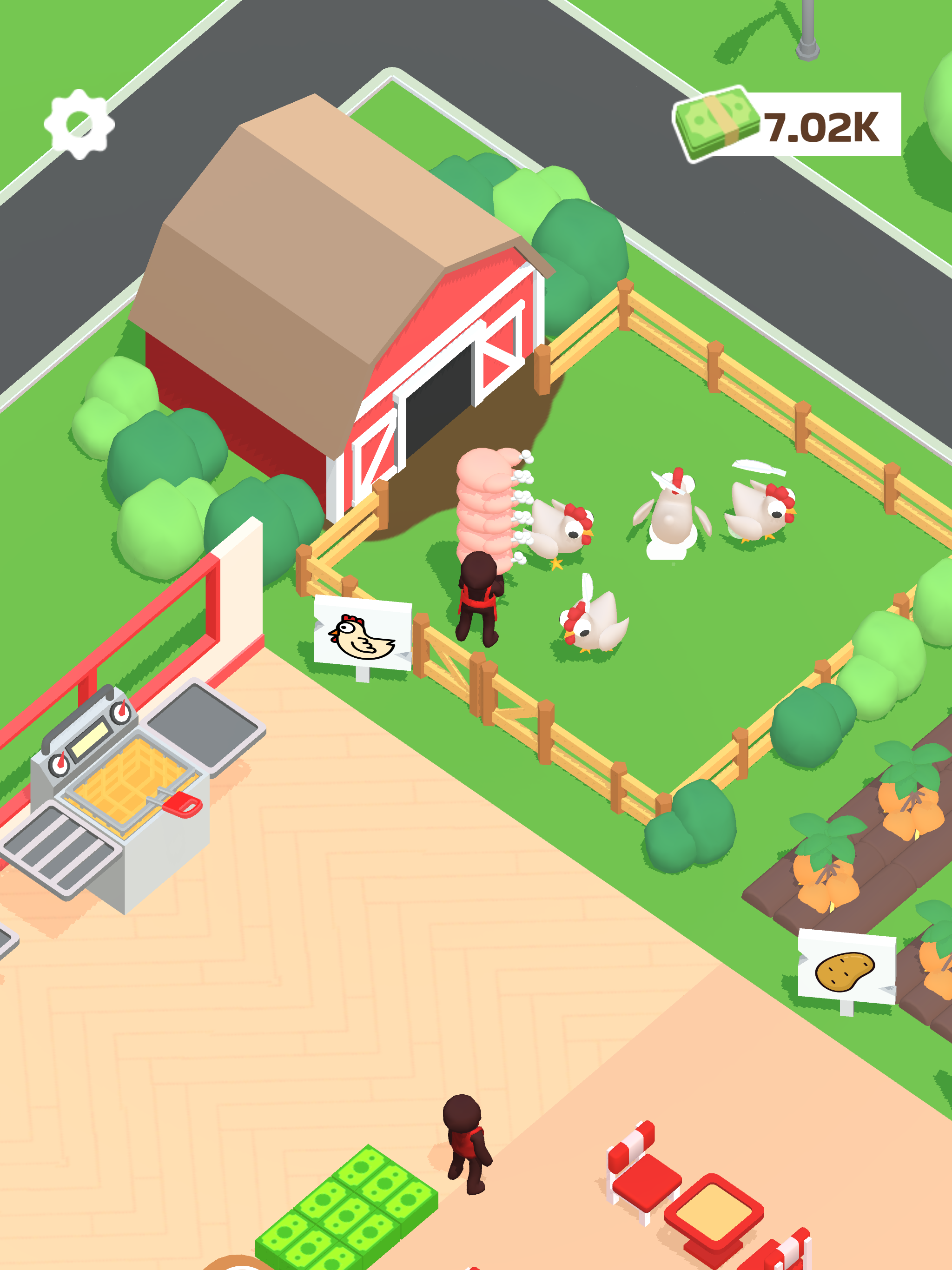Image resolution: width=952 pixels, height=1270 pixels.
Task: Select the worker carrying chicken meat
Action: 479,597
